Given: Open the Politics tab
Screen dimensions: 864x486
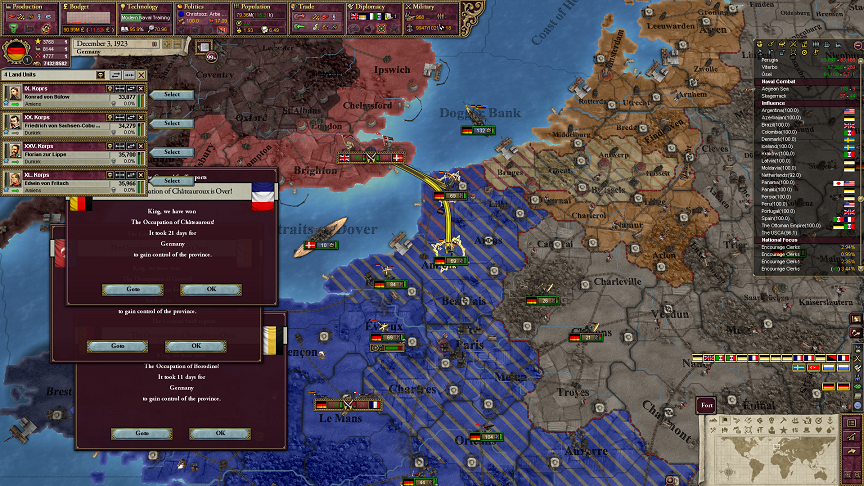Looking at the screenshot, I should click(204, 6).
